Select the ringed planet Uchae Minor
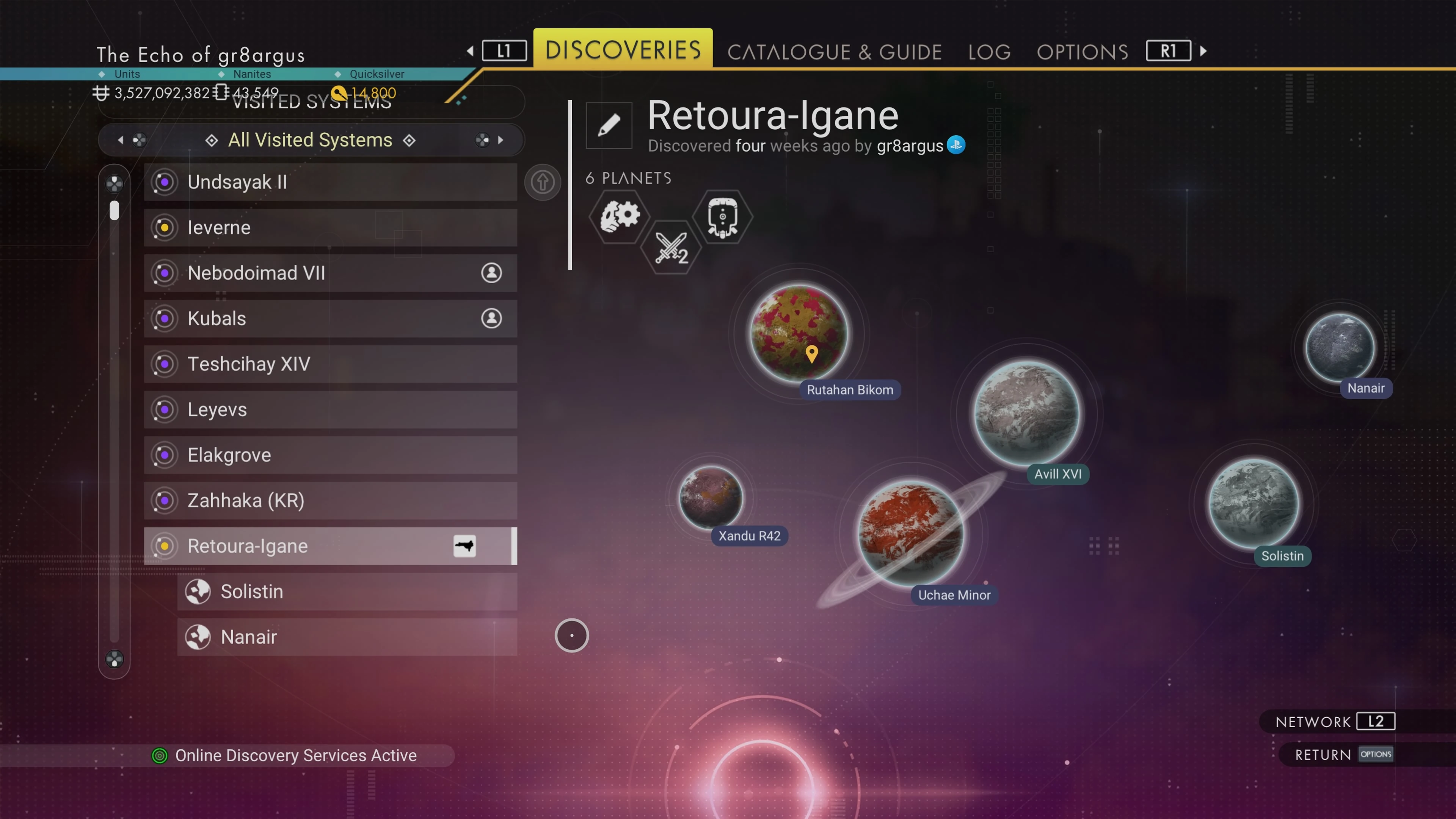This screenshot has width=1456, height=819. [910, 532]
